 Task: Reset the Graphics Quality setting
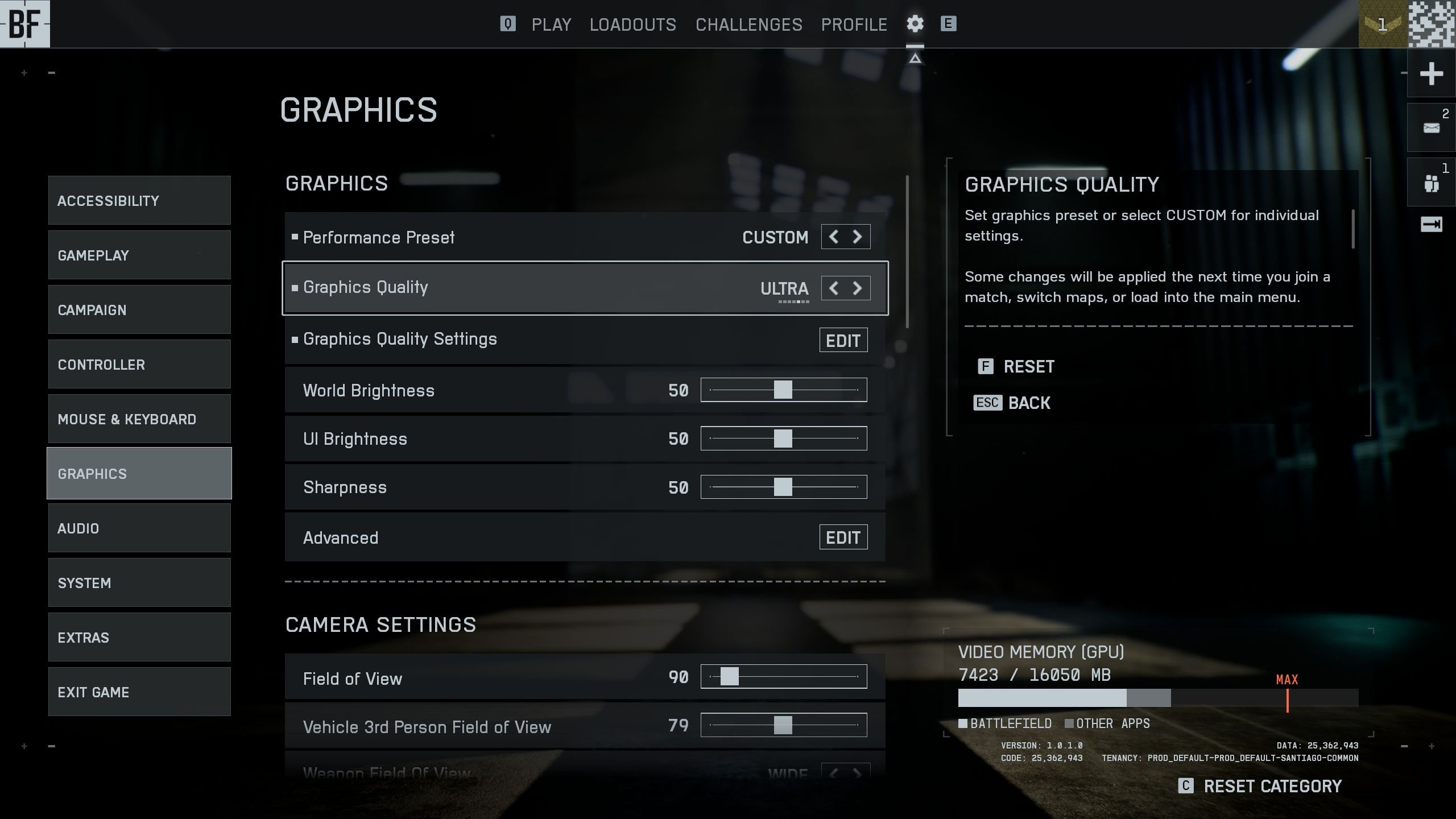pos(1017,367)
